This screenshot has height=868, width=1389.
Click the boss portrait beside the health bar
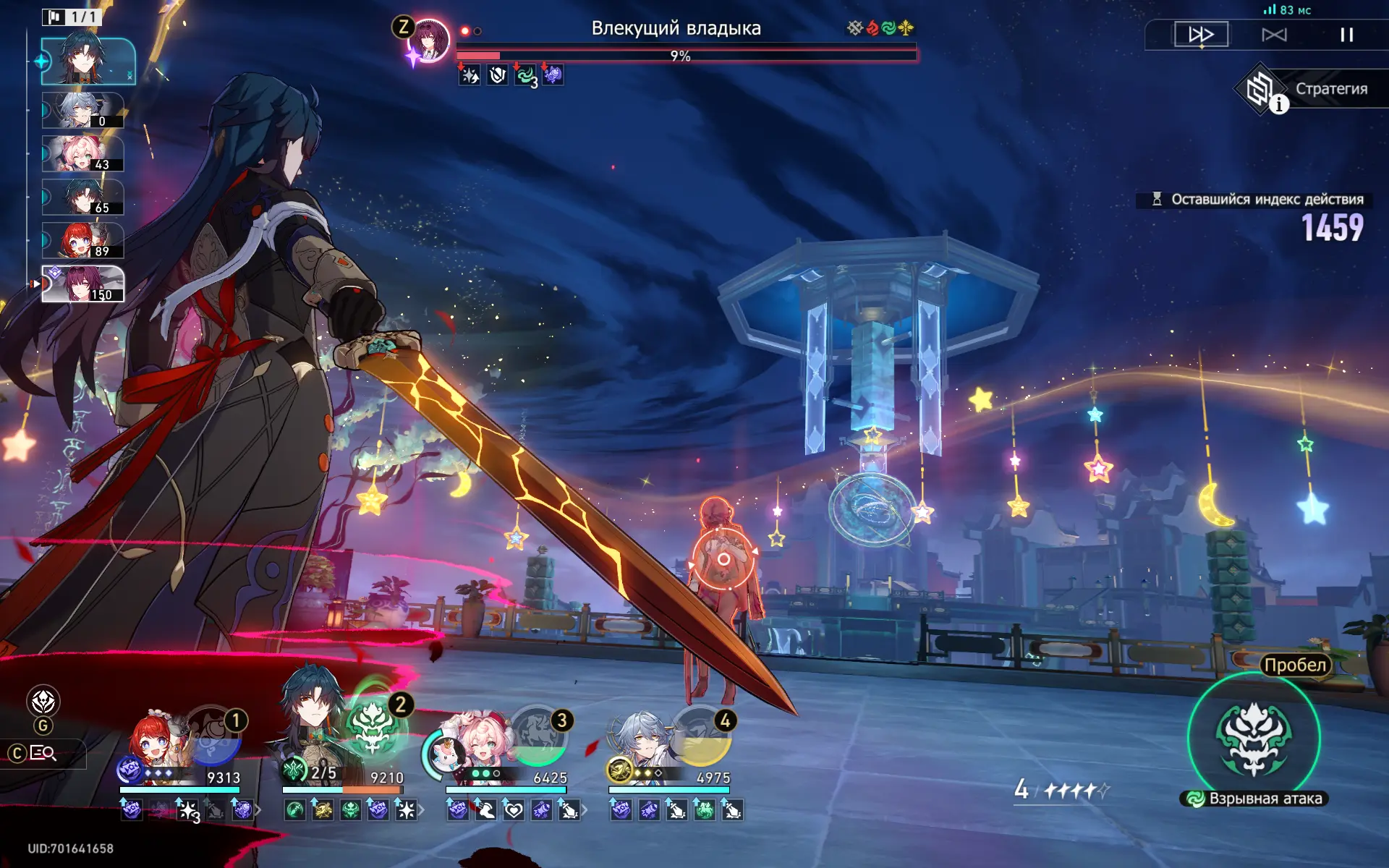(x=428, y=40)
